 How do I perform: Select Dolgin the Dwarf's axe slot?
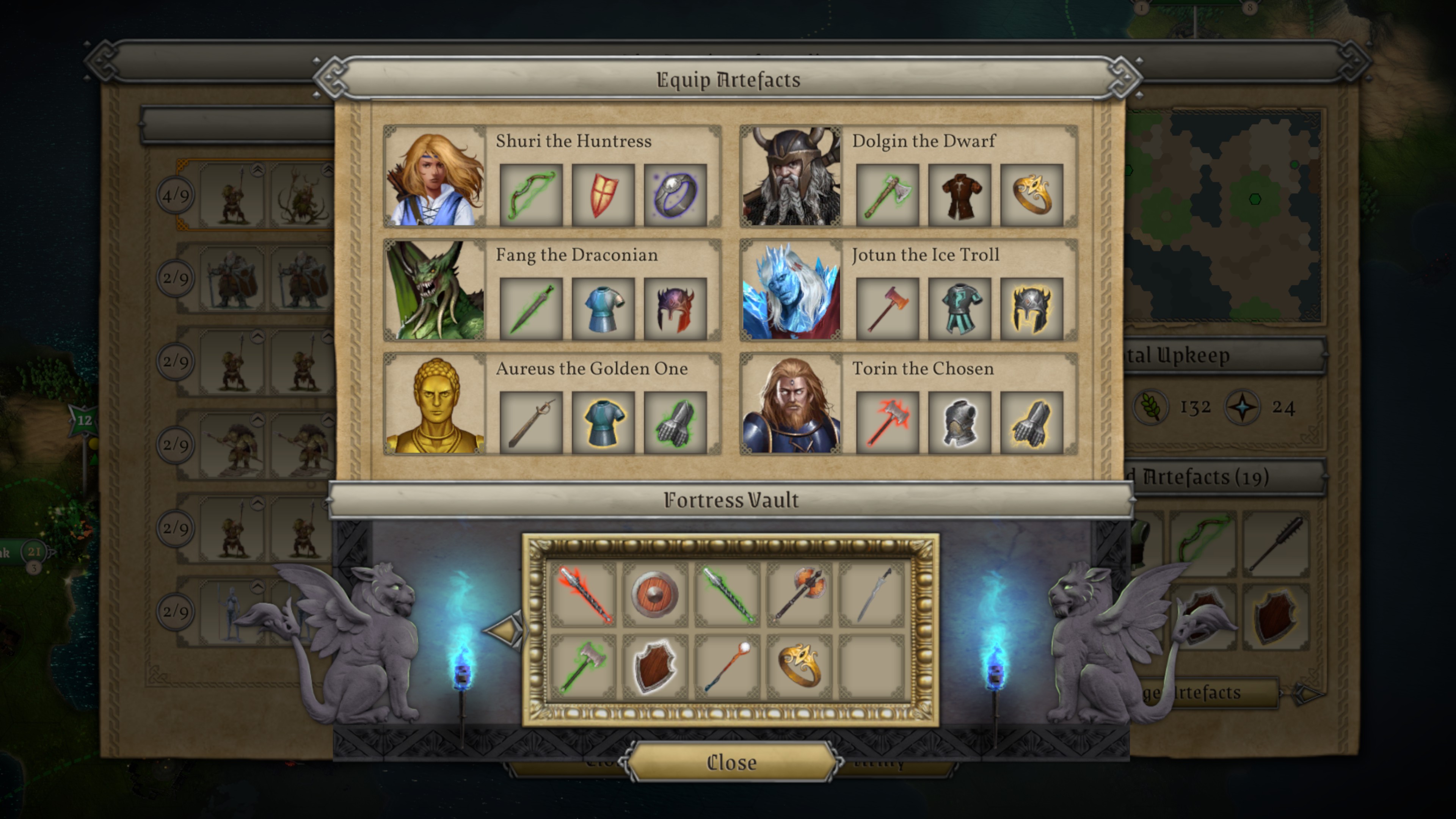click(x=887, y=196)
